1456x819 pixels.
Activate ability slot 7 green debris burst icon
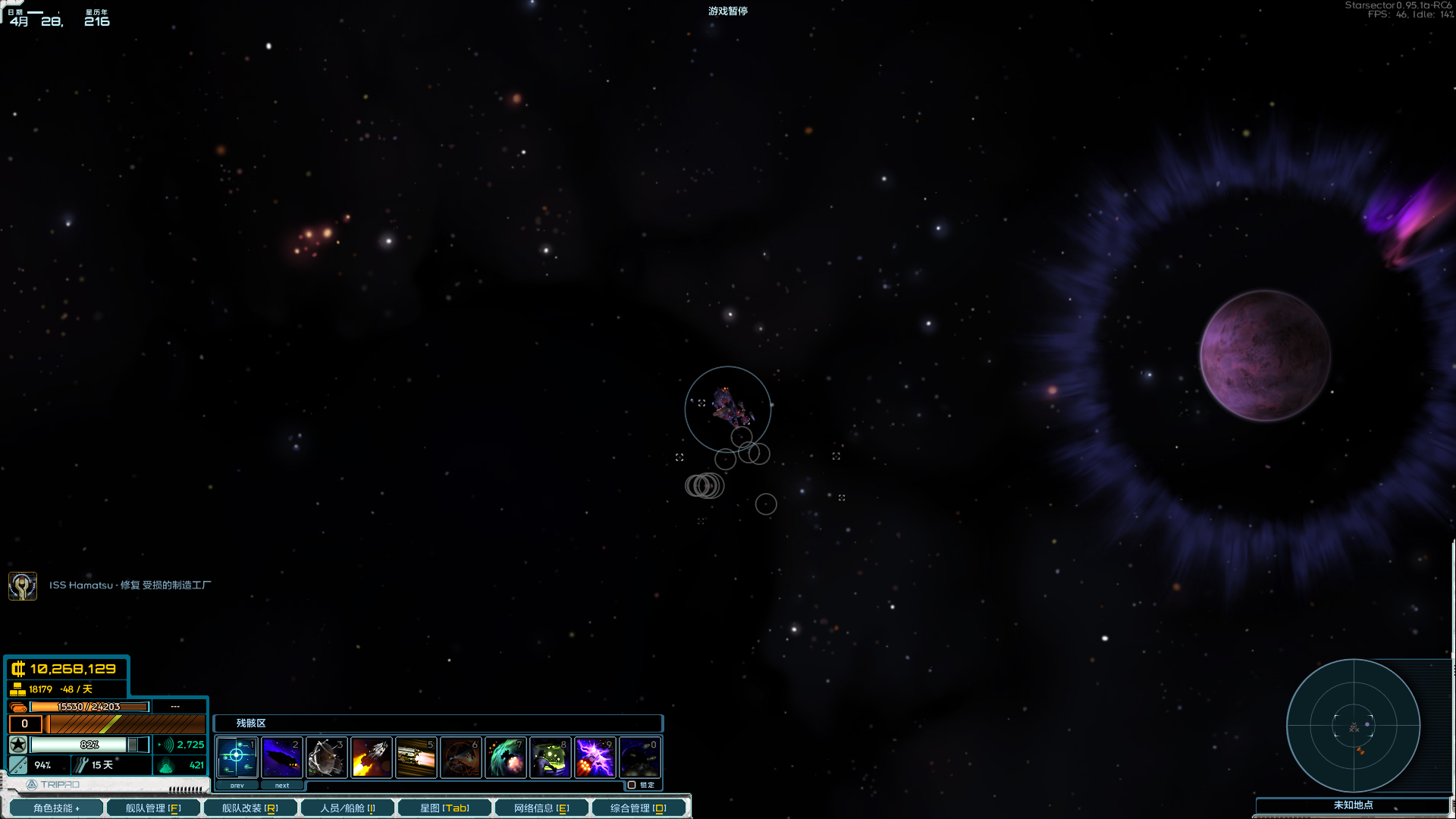coord(505,757)
